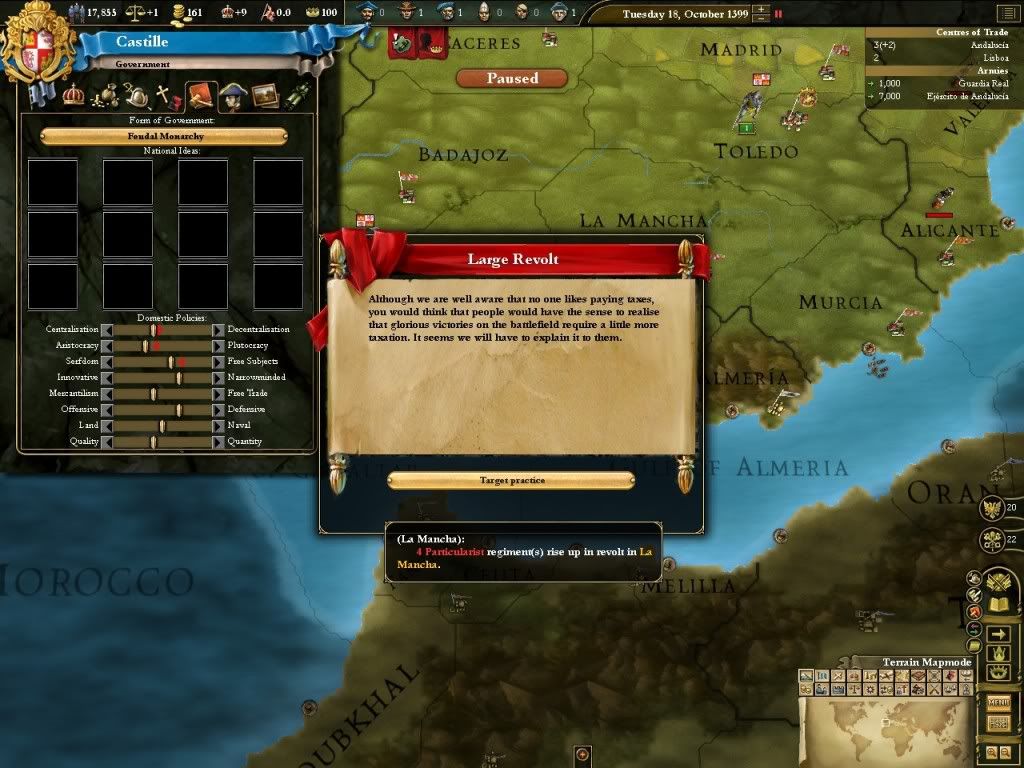Choose the Target practice event option

pyautogui.click(x=511, y=481)
